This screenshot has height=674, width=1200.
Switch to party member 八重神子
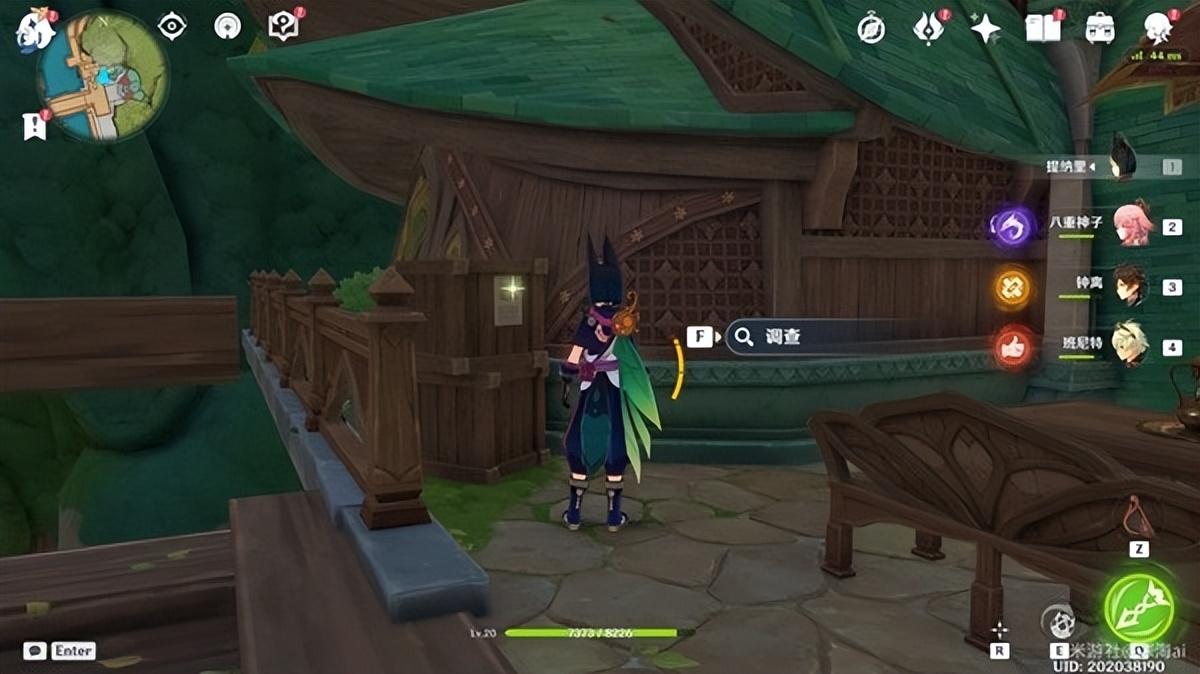pos(1132,226)
